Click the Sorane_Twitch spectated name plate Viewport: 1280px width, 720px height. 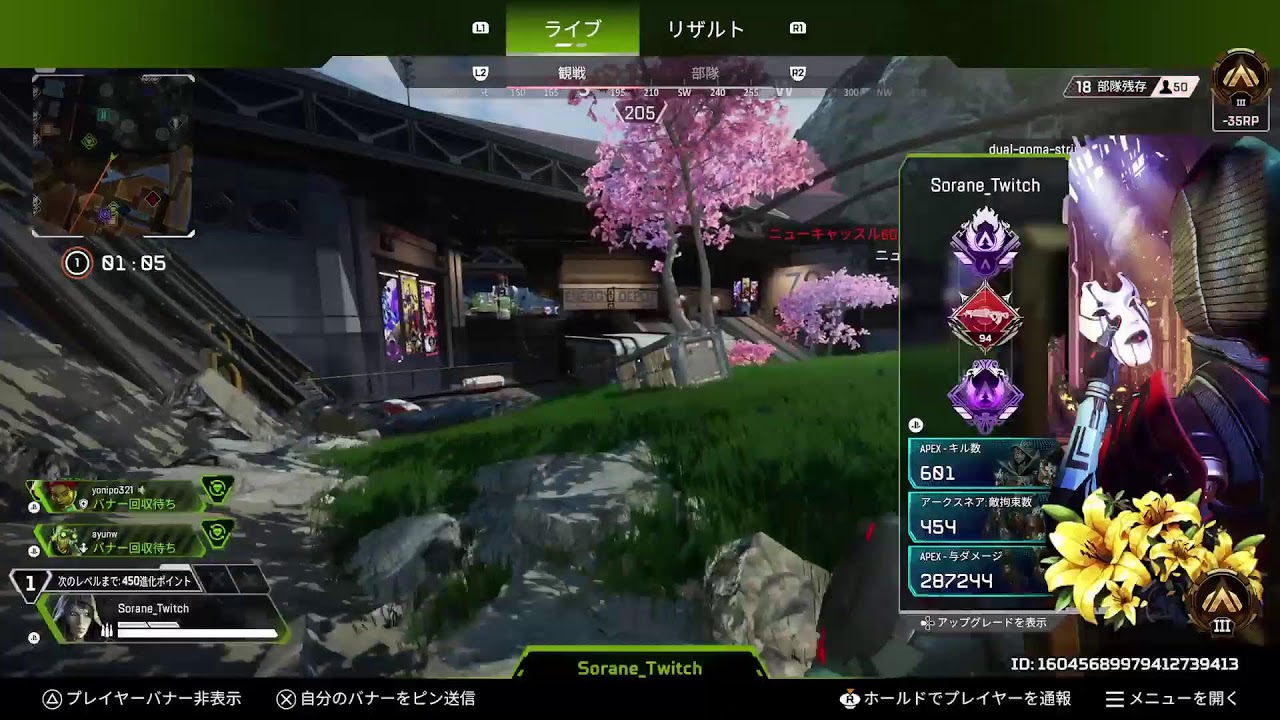click(x=640, y=668)
